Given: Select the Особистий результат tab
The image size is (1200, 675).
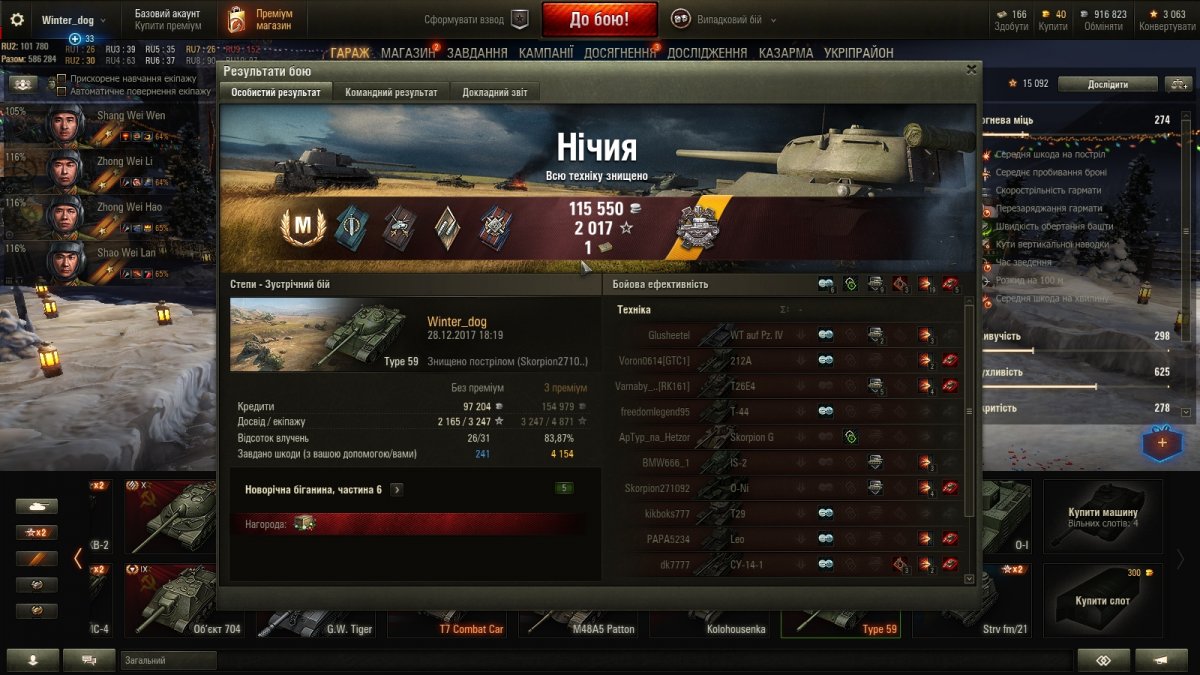Looking at the screenshot, I should (276, 92).
